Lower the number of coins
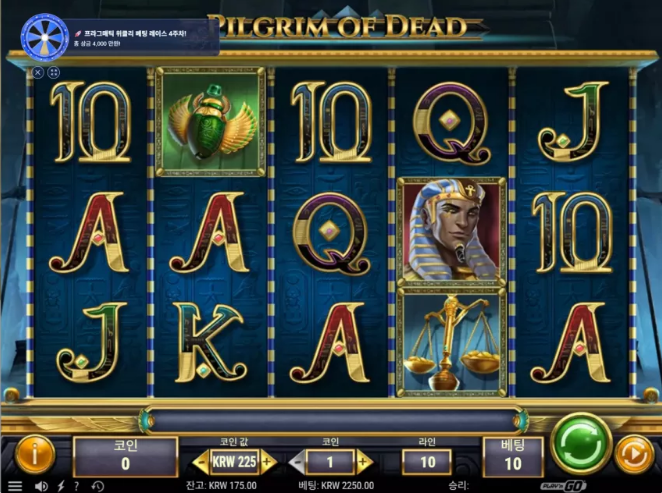Screen dimensions: 662x493 (297, 462)
